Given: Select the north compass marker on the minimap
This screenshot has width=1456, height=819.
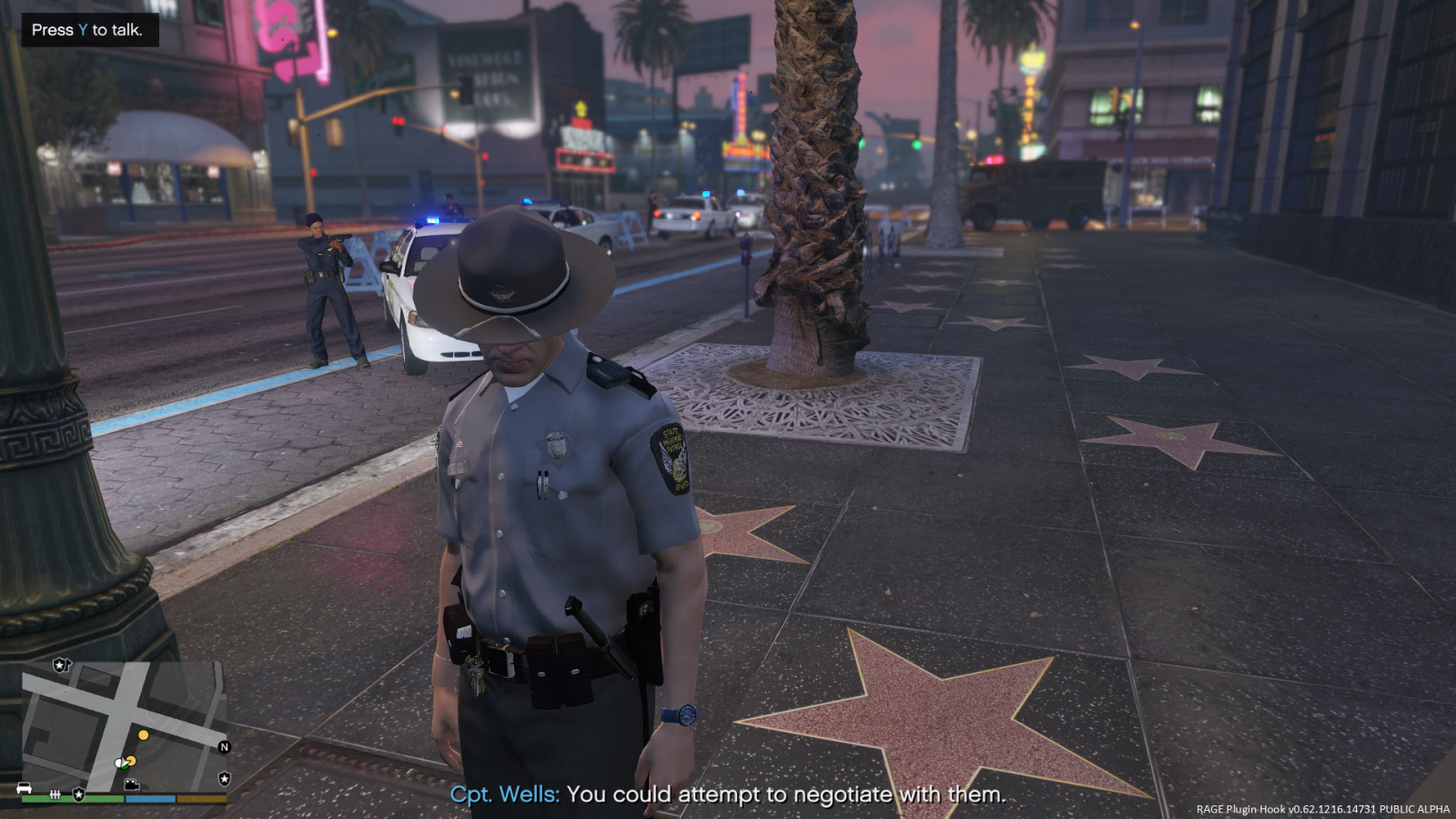Looking at the screenshot, I should pos(224,747).
